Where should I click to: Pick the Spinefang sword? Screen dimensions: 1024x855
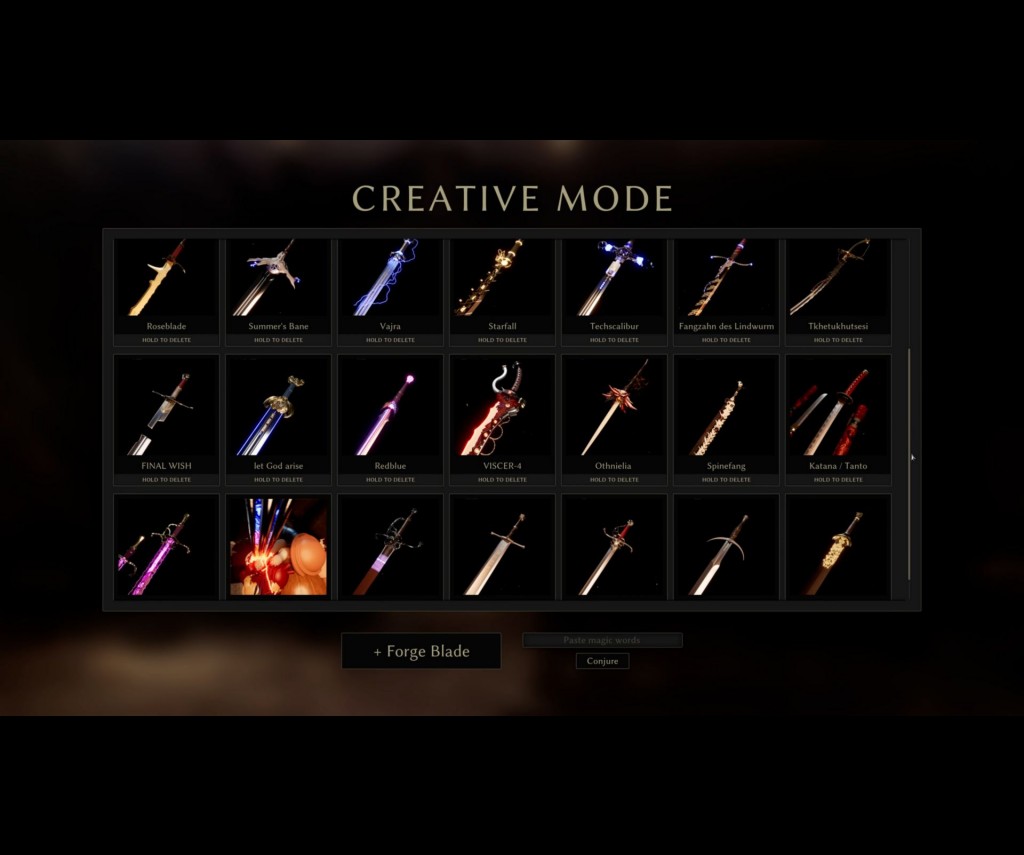(726, 408)
